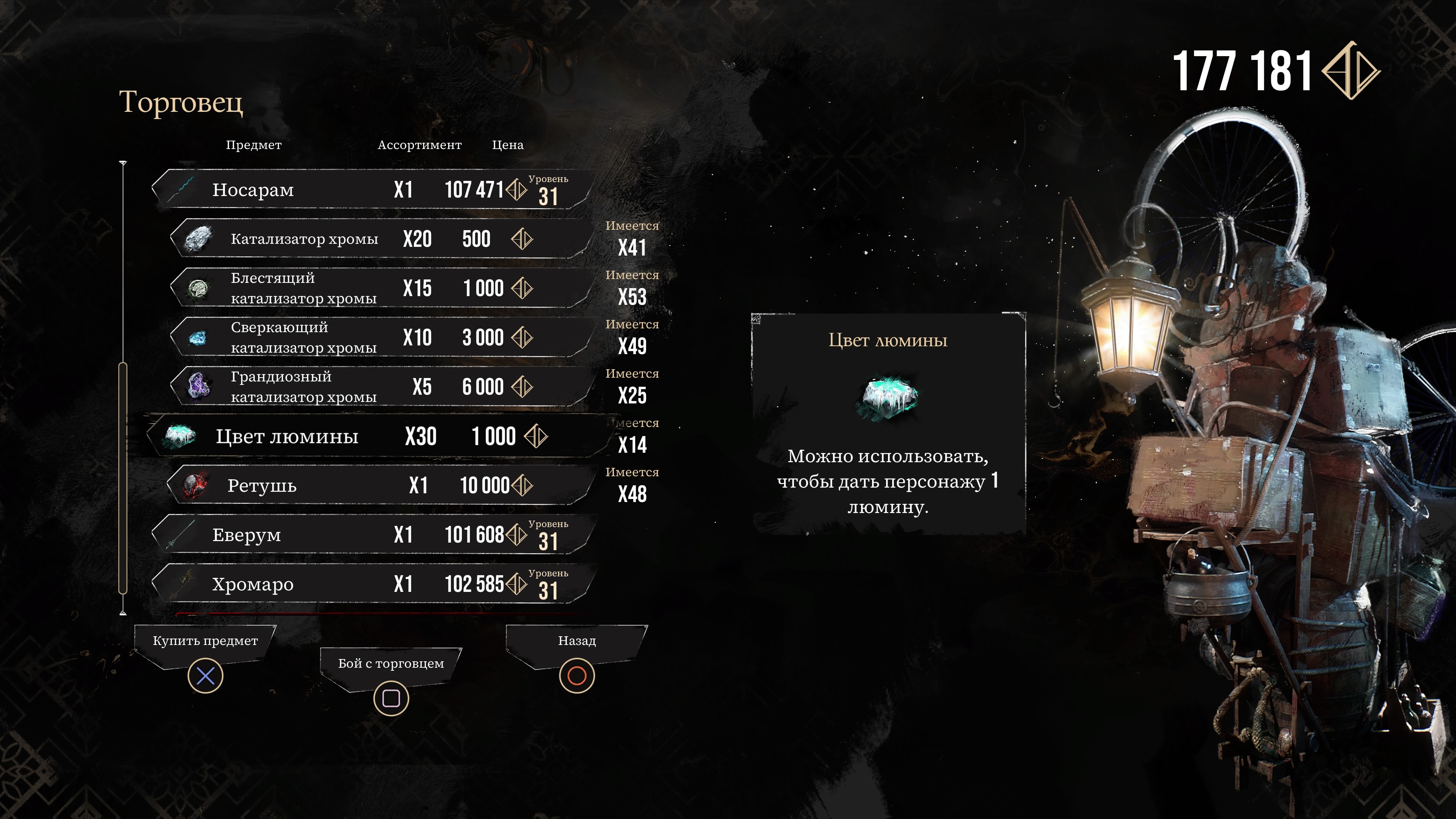This screenshot has height=819, width=1456.
Task: Select the Ретушь item row
Action: pos(379,485)
